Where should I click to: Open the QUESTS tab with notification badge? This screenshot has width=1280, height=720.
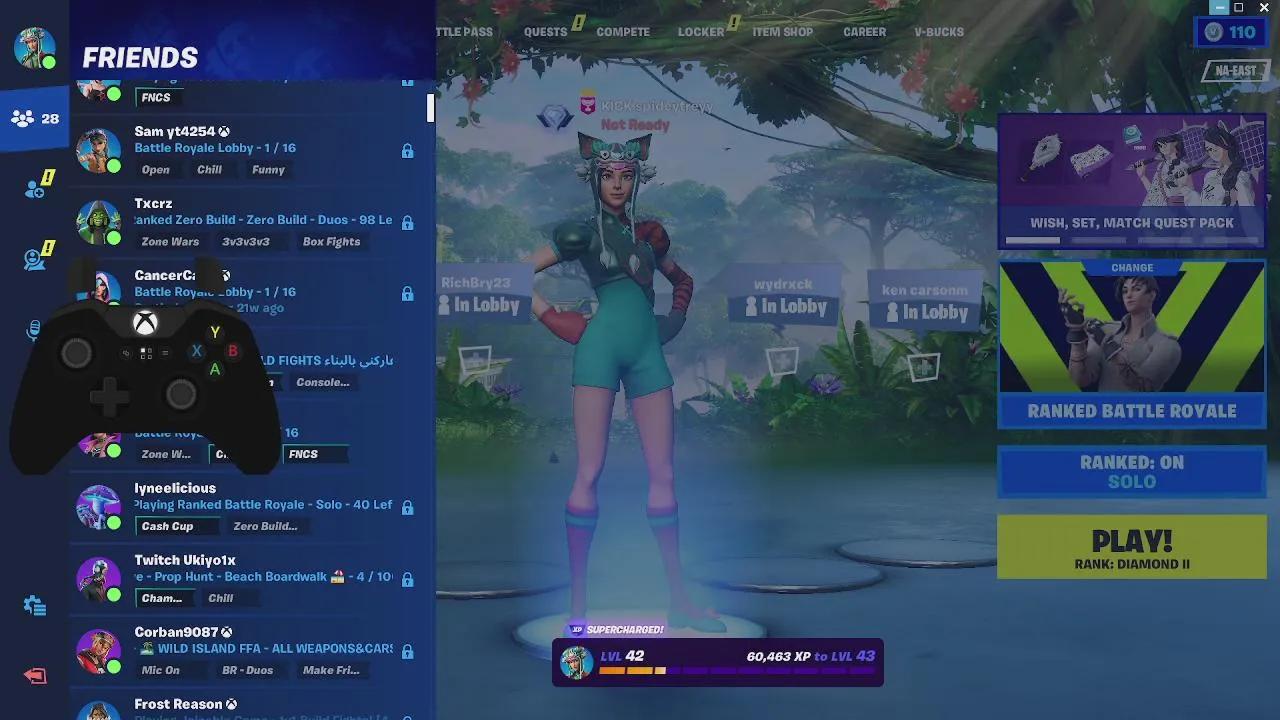[x=545, y=31]
